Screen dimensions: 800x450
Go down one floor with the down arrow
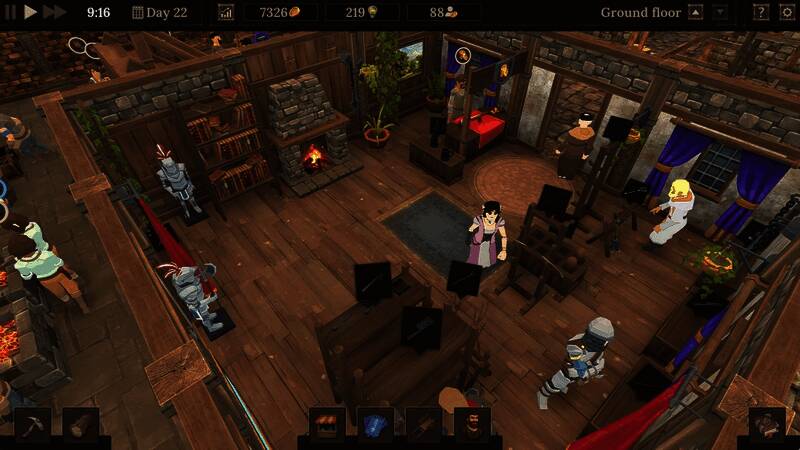(x=721, y=13)
